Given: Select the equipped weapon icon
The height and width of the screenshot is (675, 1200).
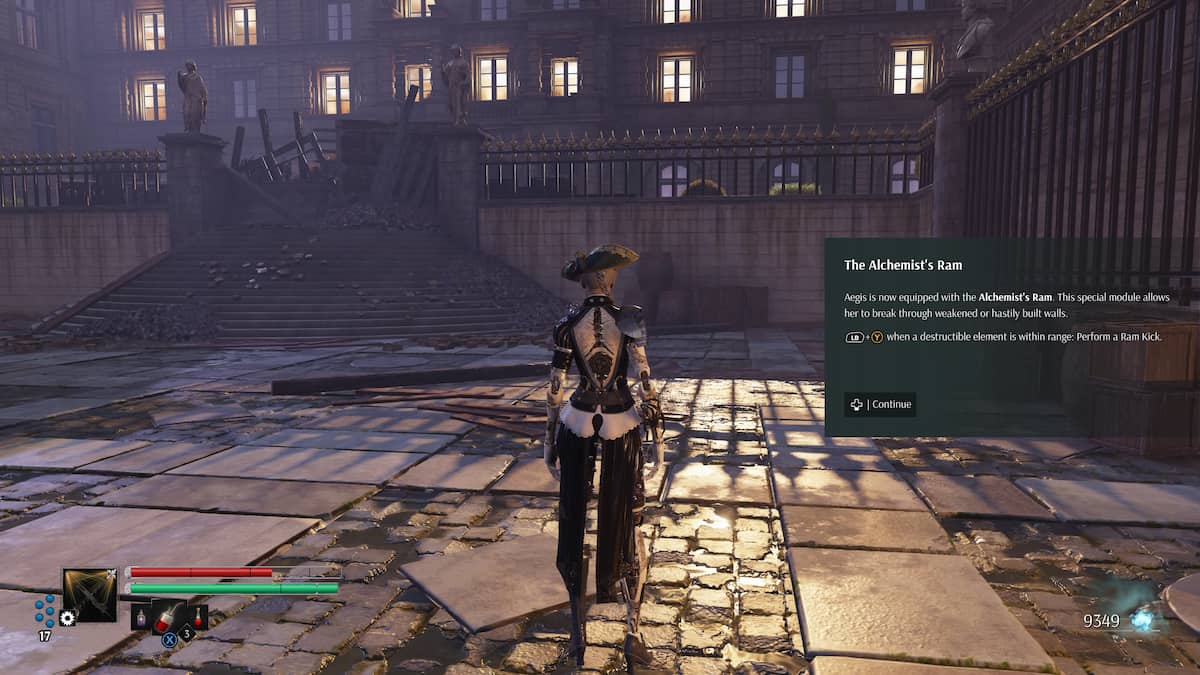Looking at the screenshot, I should point(90,595).
